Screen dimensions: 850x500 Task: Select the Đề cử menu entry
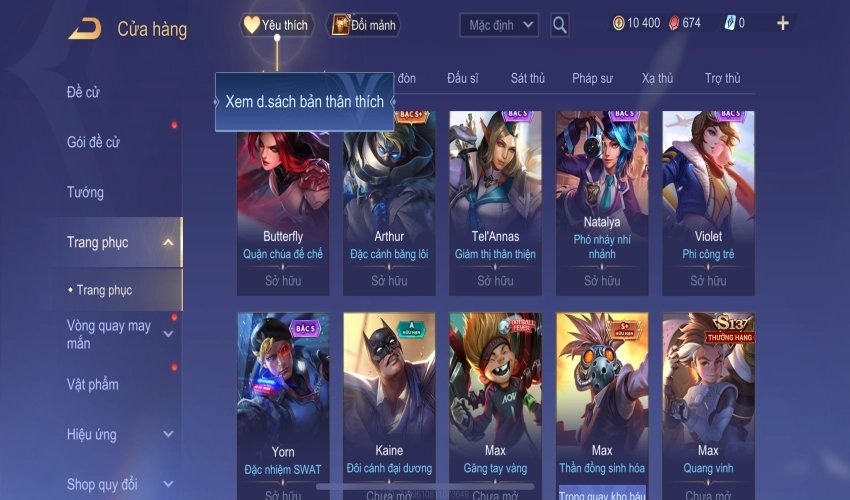84,93
